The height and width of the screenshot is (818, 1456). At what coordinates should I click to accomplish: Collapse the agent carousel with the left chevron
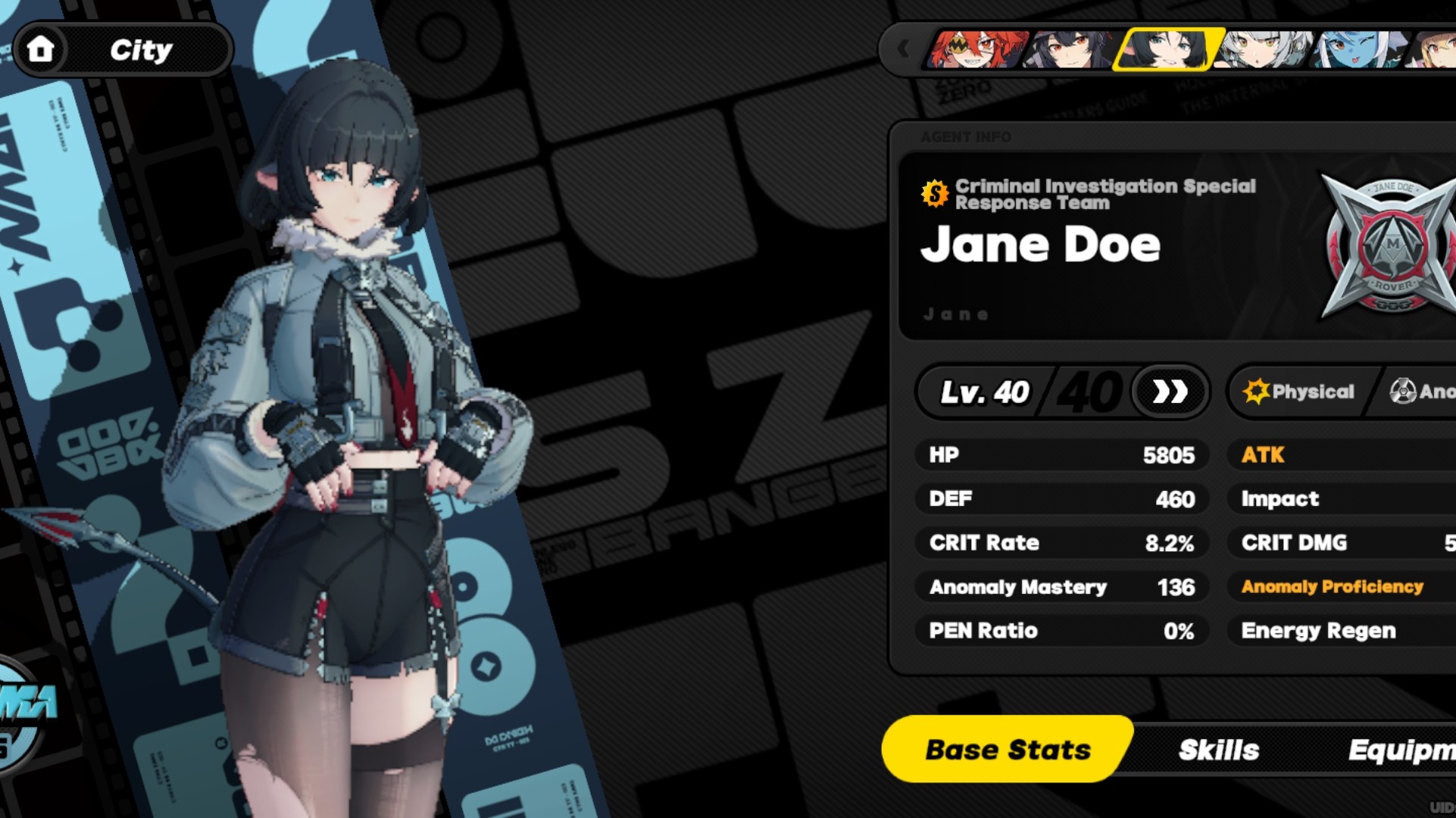(x=902, y=48)
